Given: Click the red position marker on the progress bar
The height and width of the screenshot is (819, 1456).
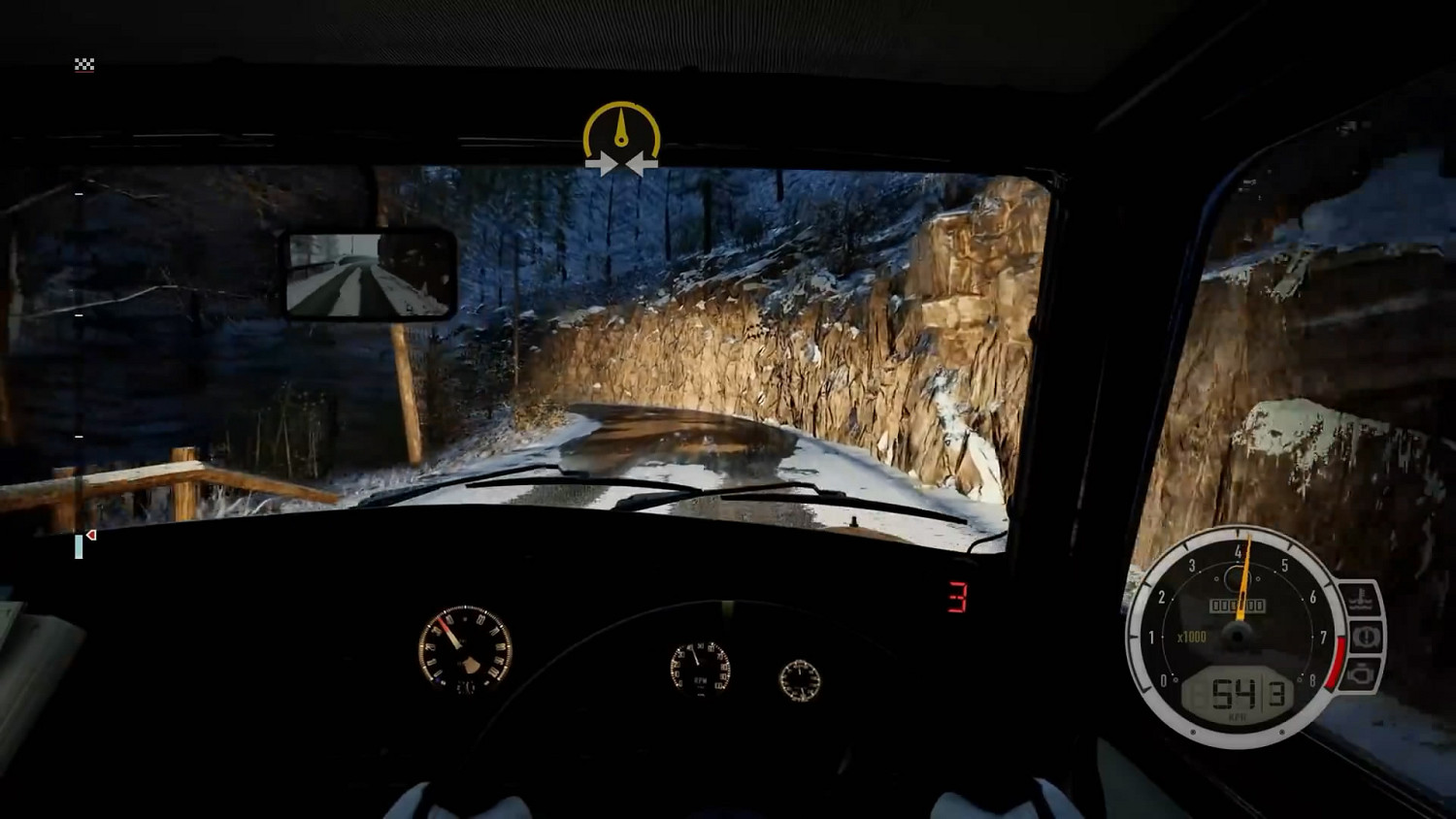Looking at the screenshot, I should point(90,535).
